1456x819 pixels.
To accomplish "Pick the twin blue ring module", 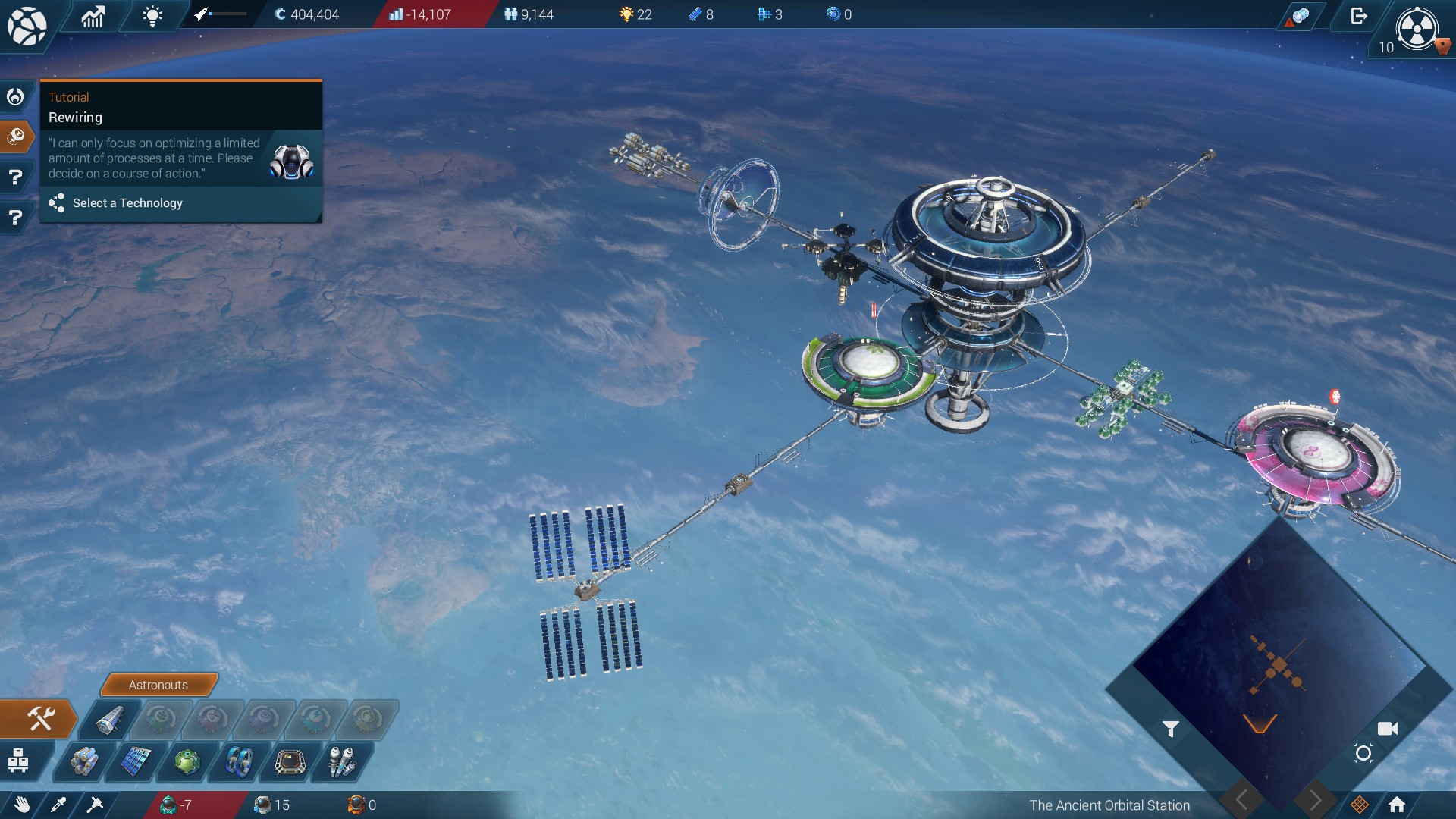I will coord(239,761).
